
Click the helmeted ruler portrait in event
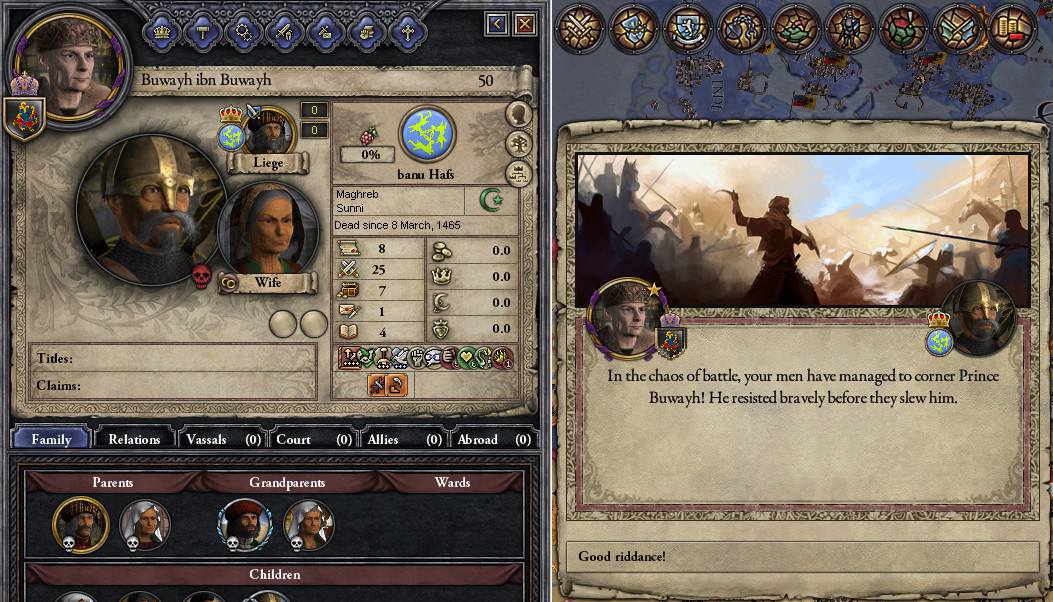(x=977, y=319)
